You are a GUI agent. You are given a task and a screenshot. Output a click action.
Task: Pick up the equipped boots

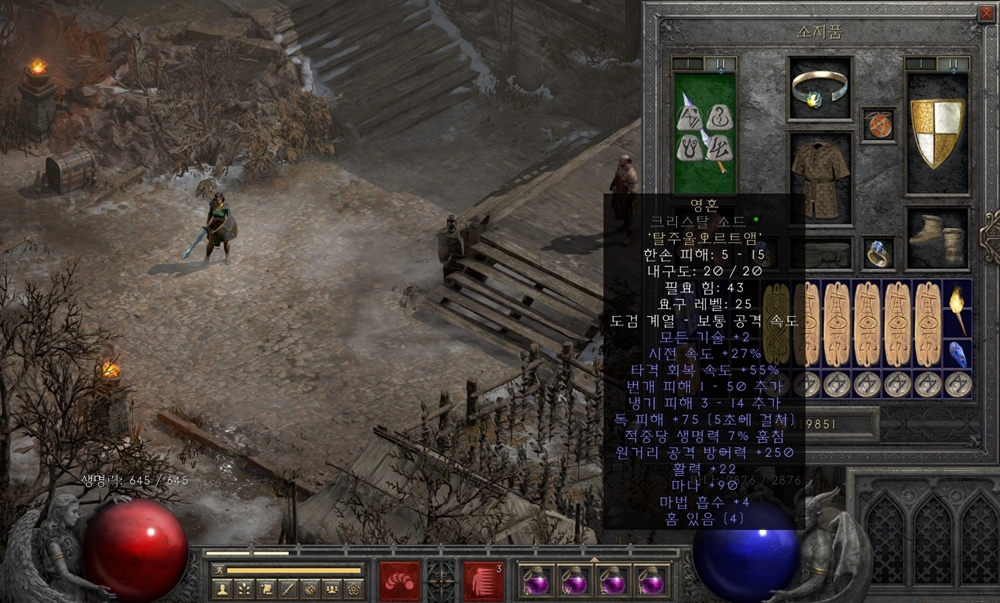tap(937, 240)
